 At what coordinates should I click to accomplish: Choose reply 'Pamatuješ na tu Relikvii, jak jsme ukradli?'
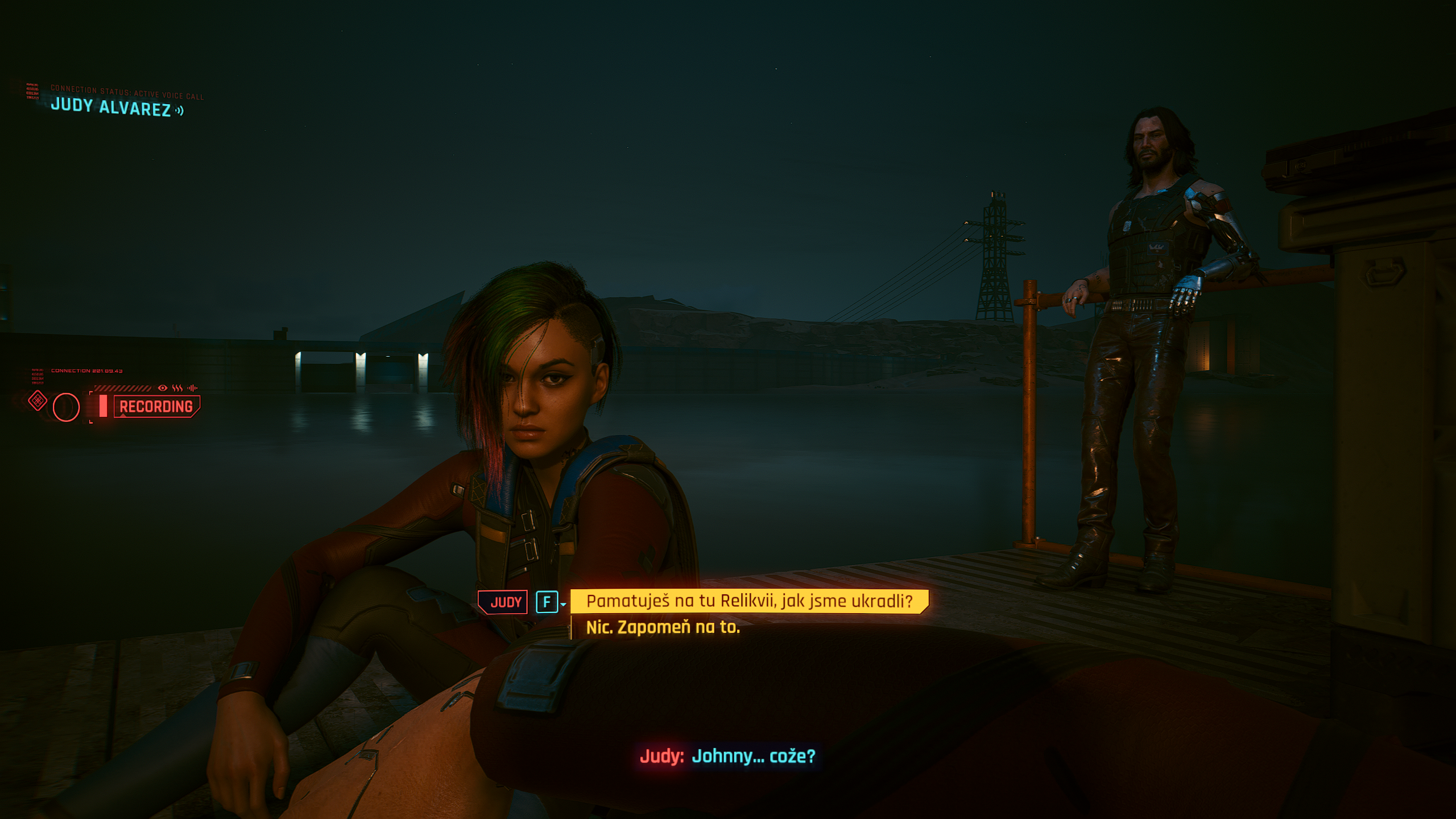tap(748, 601)
